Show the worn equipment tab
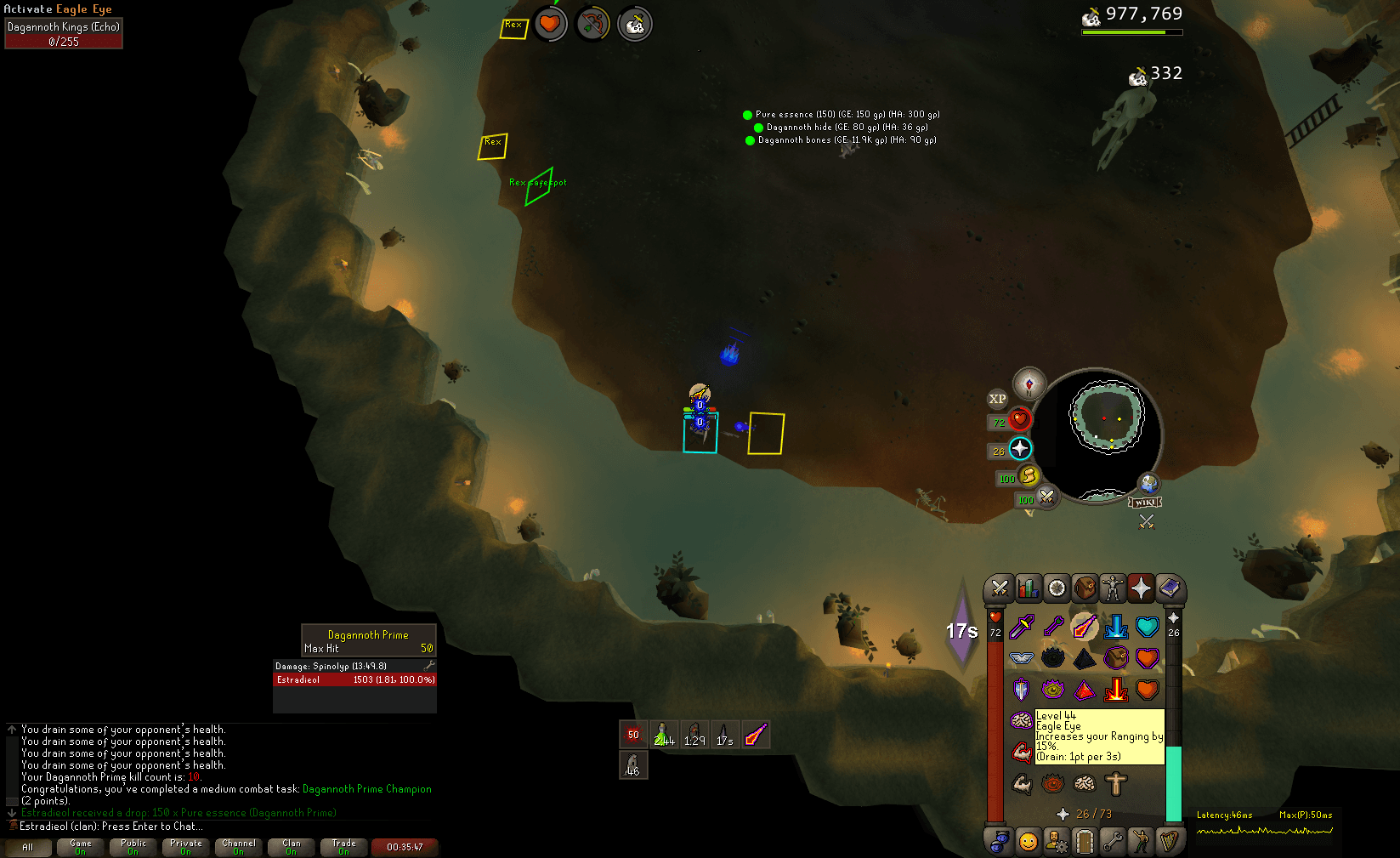The image size is (1400, 858). [x=1113, y=588]
